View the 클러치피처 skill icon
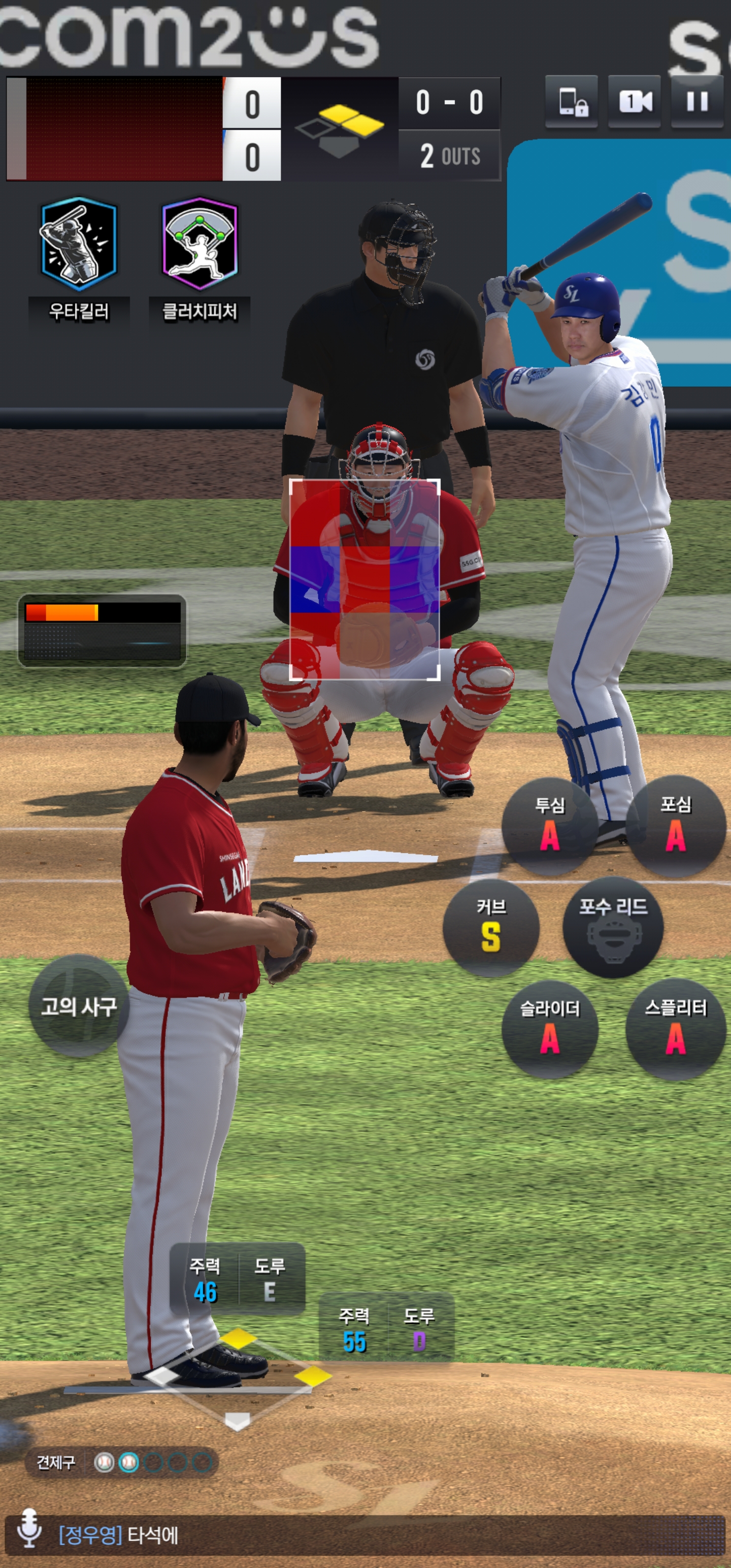731x1568 pixels. [199, 244]
